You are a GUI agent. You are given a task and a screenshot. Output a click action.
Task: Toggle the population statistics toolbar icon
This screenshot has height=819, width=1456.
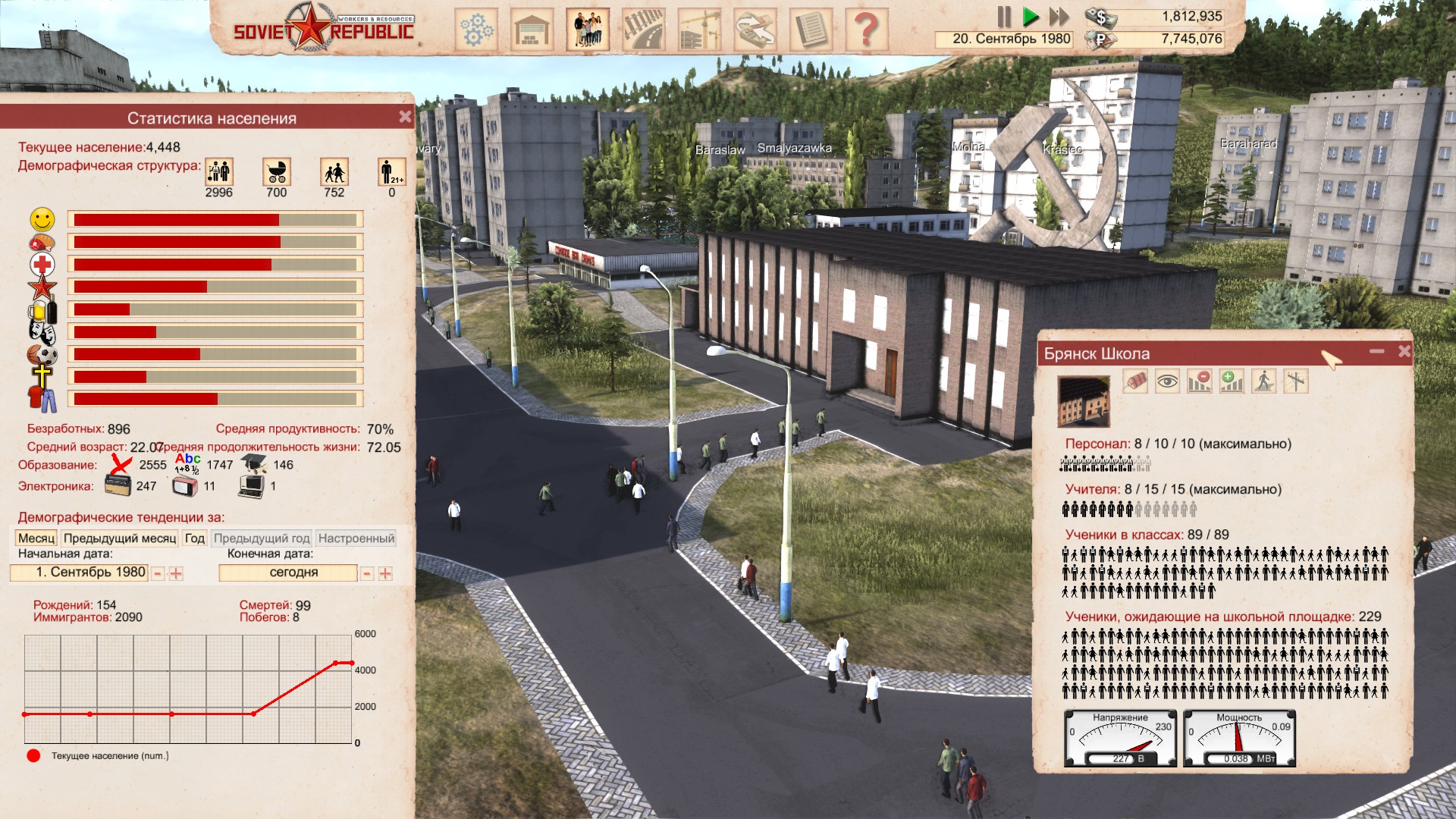pyautogui.click(x=588, y=30)
